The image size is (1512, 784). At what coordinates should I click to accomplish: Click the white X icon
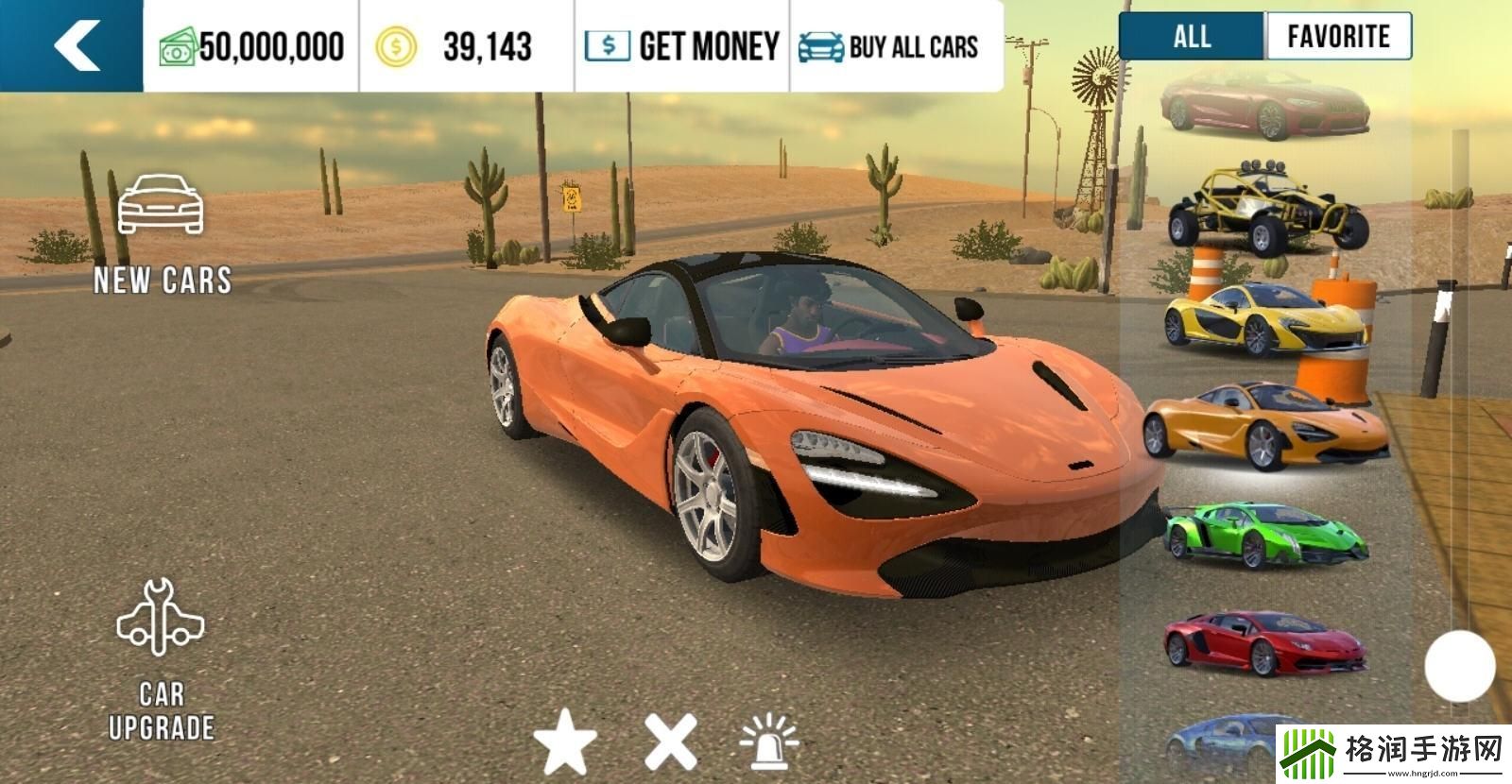click(x=670, y=742)
